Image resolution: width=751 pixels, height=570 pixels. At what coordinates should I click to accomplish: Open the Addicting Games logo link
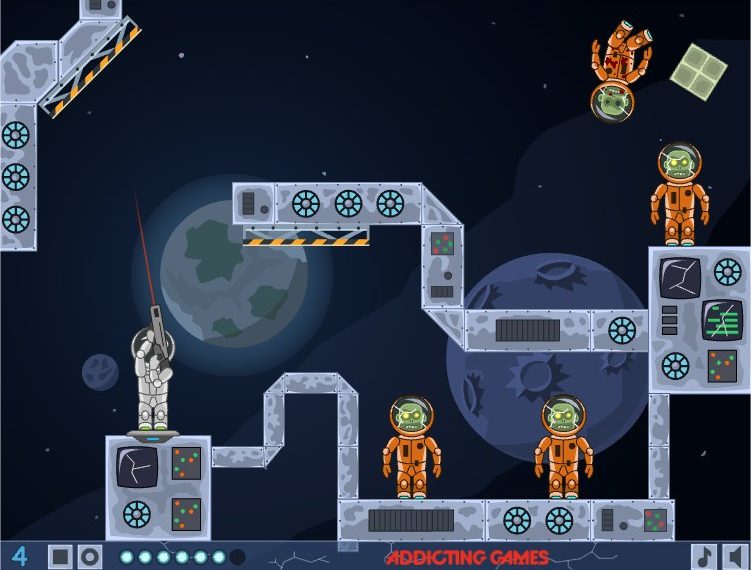466,557
